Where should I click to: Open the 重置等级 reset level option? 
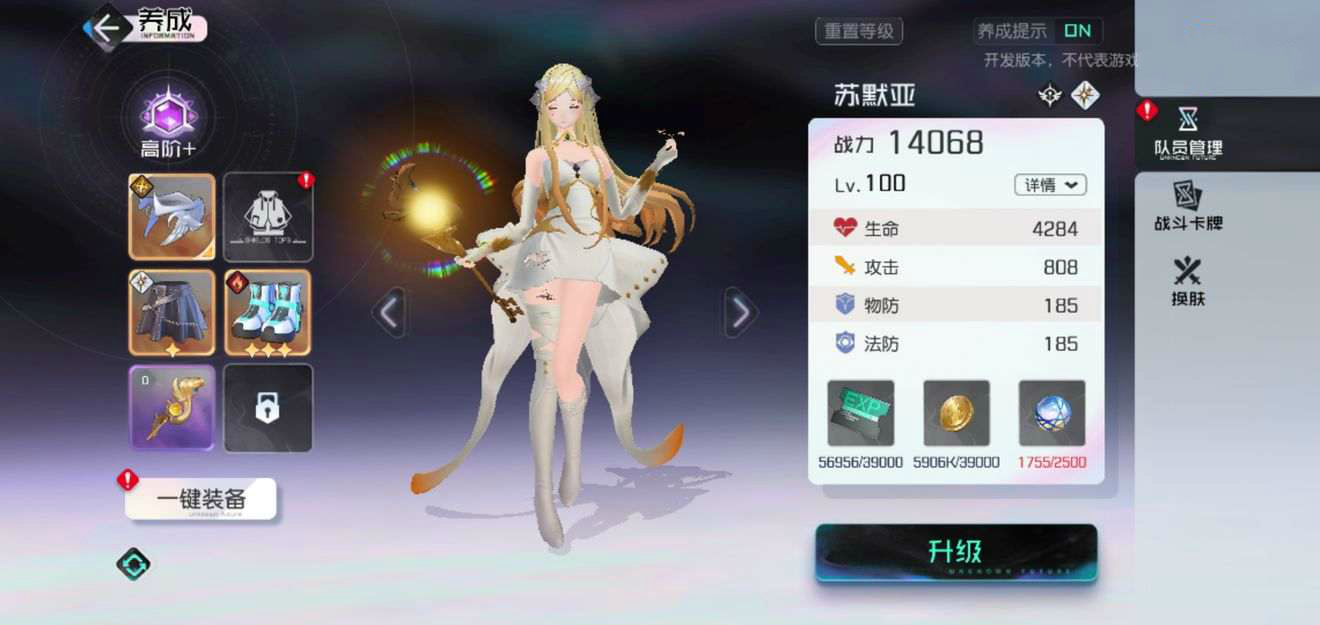[859, 31]
